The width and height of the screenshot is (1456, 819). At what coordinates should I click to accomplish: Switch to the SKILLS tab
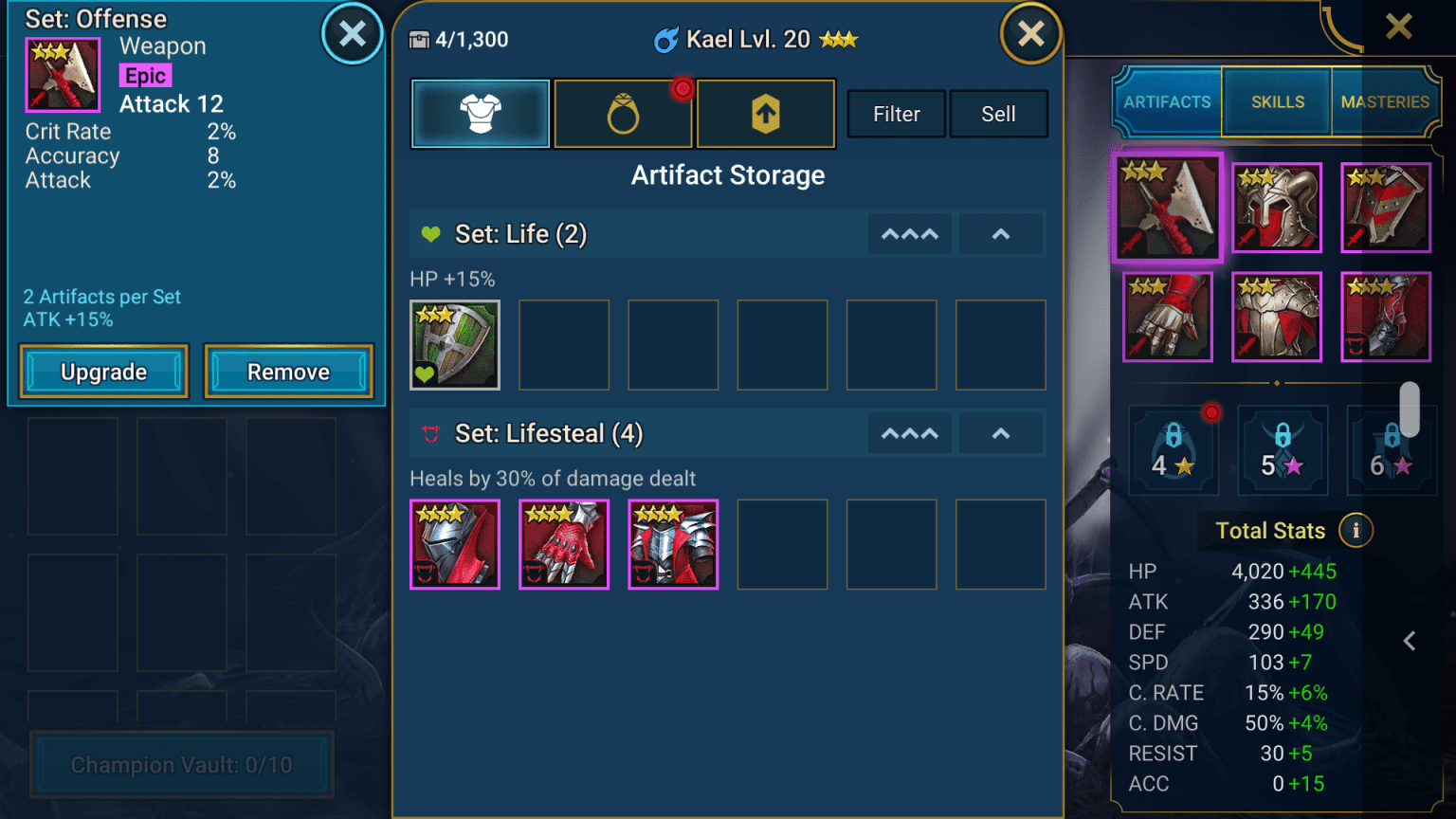pyautogui.click(x=1277, y=101)
